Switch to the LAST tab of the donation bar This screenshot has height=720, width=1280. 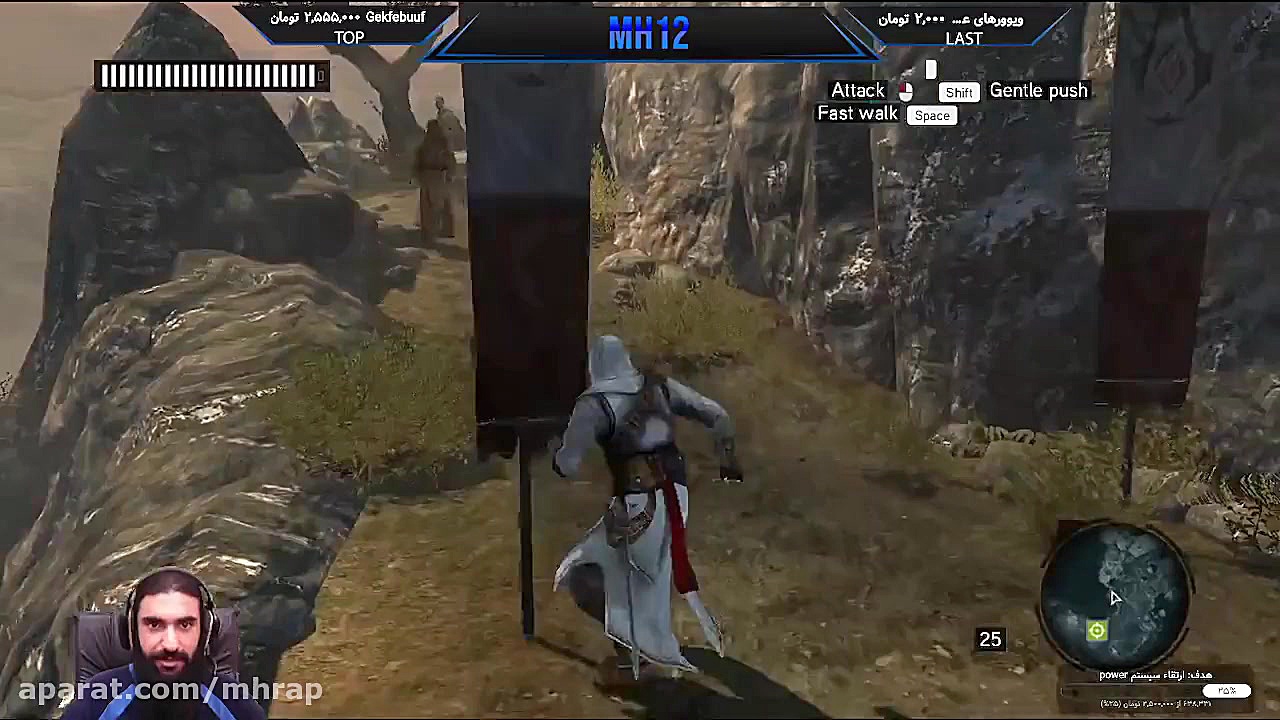tap(963, 39)
